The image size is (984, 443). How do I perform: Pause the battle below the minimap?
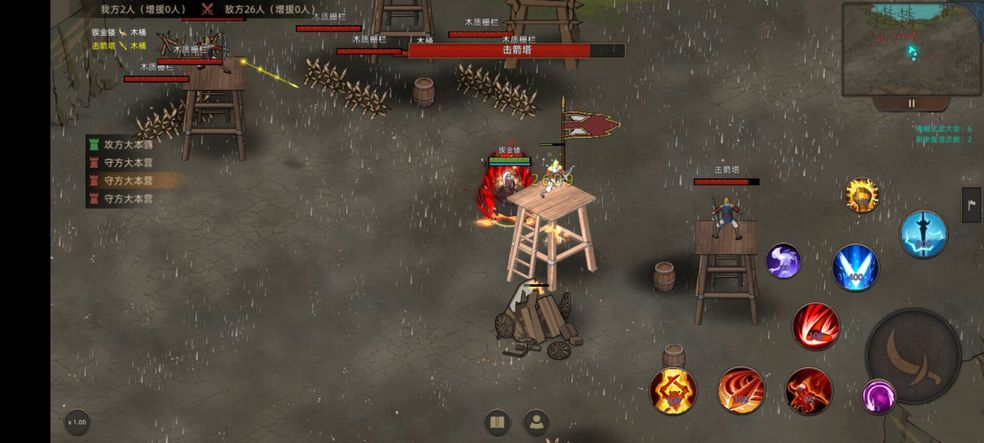pos(911,103)
